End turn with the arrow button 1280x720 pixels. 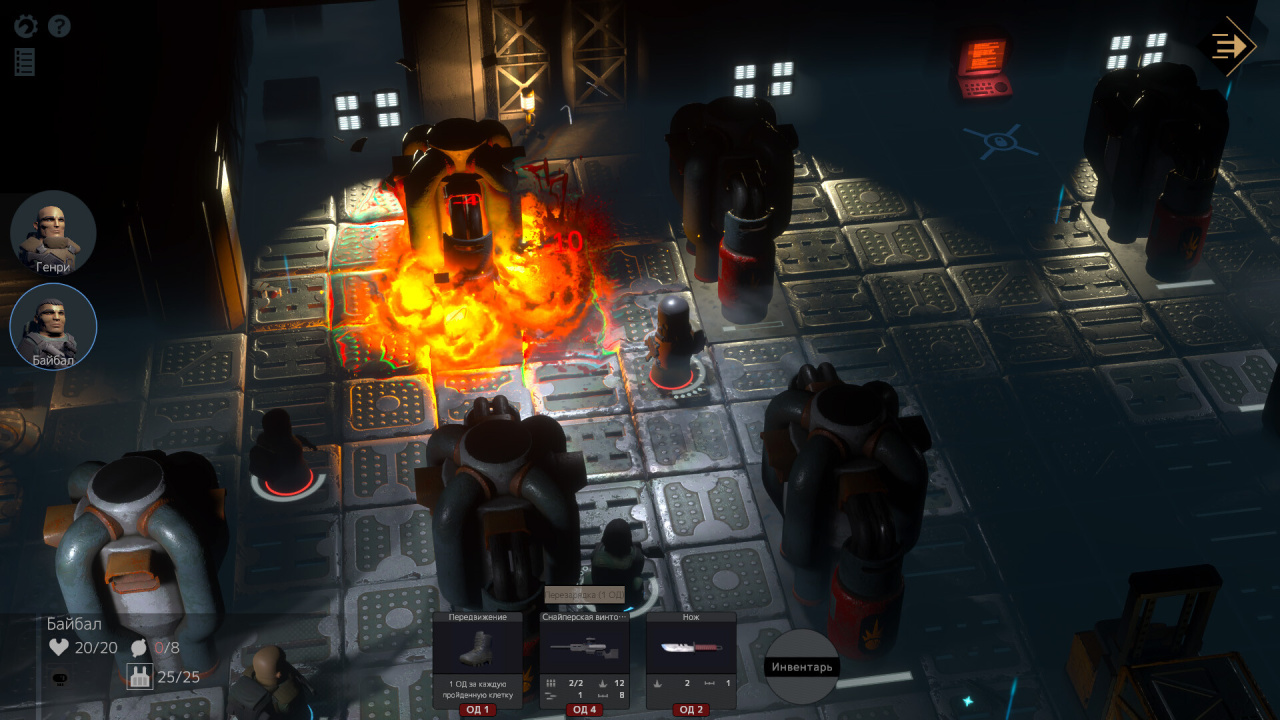[1232, 45]
